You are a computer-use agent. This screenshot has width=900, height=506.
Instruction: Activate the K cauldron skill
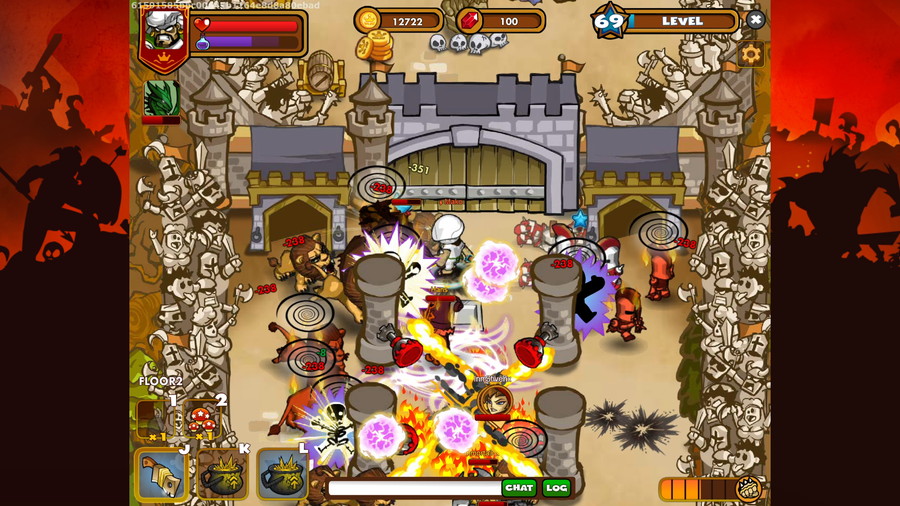(222, 473)
